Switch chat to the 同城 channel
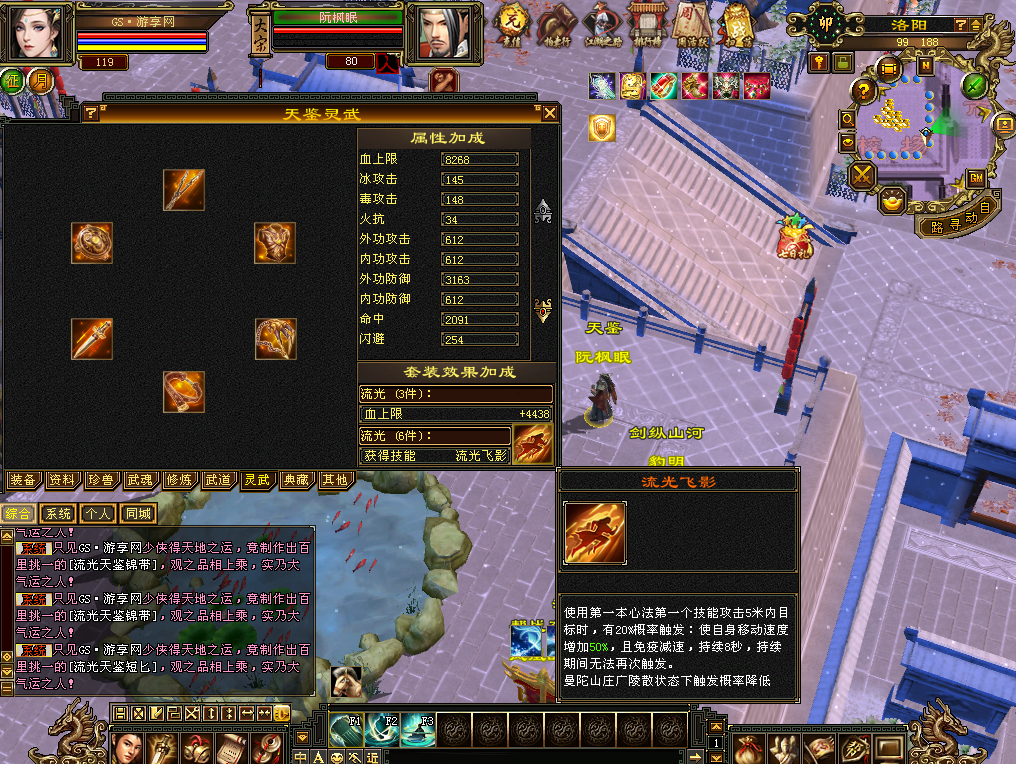Image resolution: width=1016 pixels, height=764 pixels. click(x=138, y=514)
